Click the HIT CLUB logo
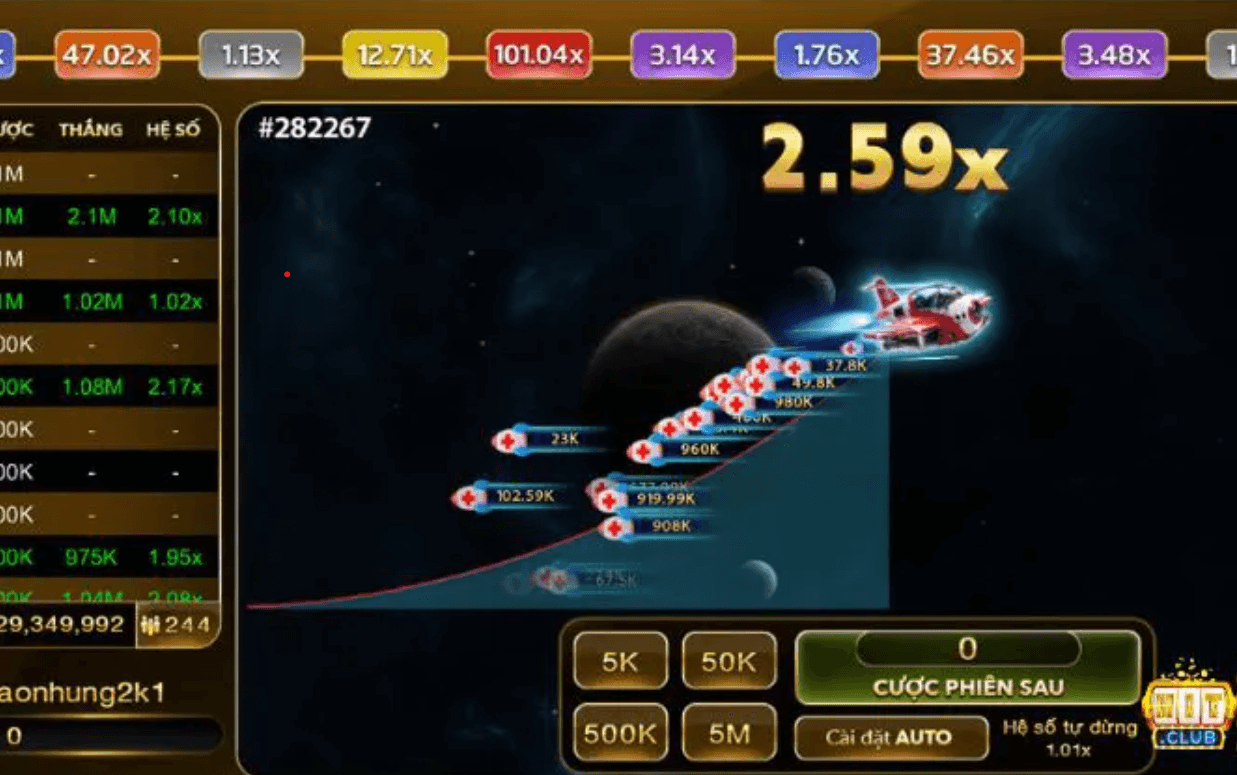The height and width of the screenshot is (775, 1237). click(x=1189, y=706)
